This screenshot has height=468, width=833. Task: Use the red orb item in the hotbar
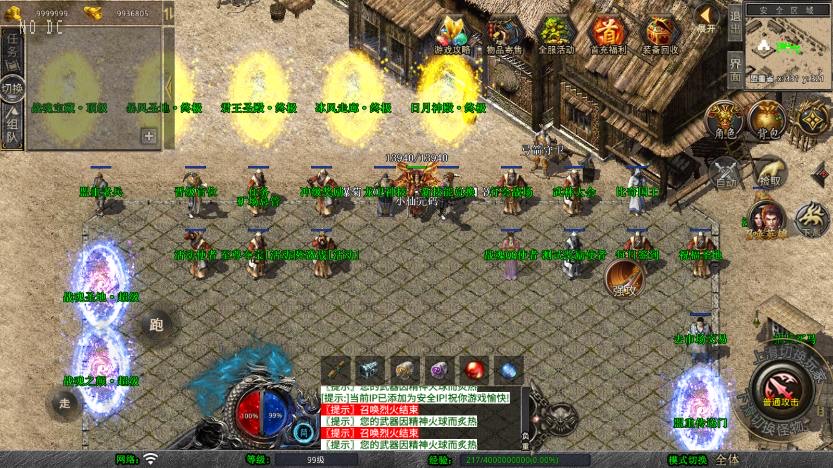[474, 370]
